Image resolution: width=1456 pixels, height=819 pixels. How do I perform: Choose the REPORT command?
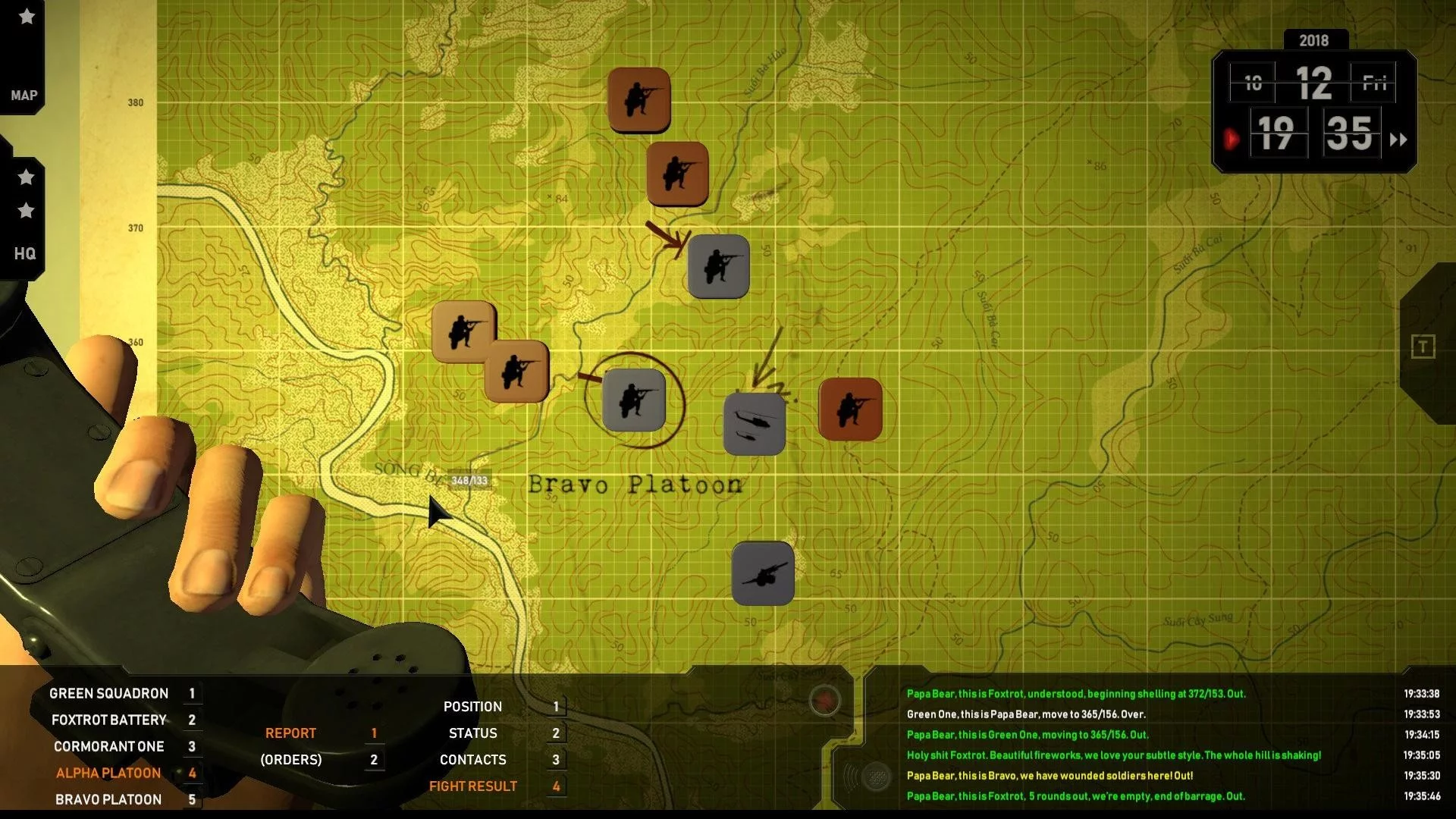pyautogui.click(x=290, y=733)
